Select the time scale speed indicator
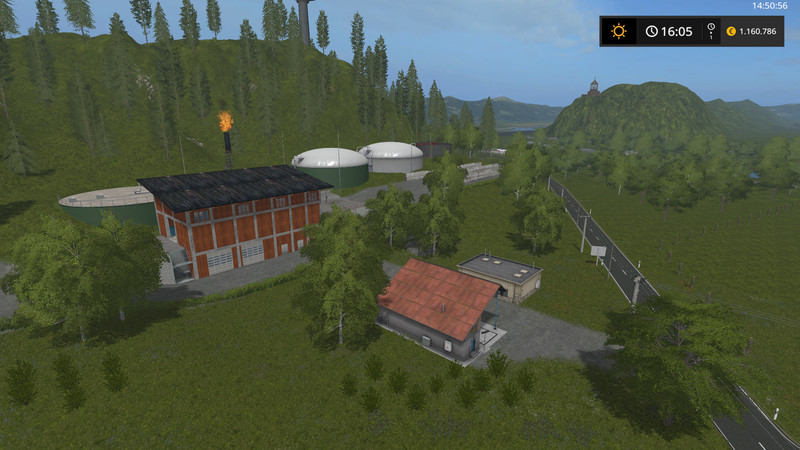Image resolution: width=800 pixels, height=450 pixels. pyautogui.click(x=711, y=31)
